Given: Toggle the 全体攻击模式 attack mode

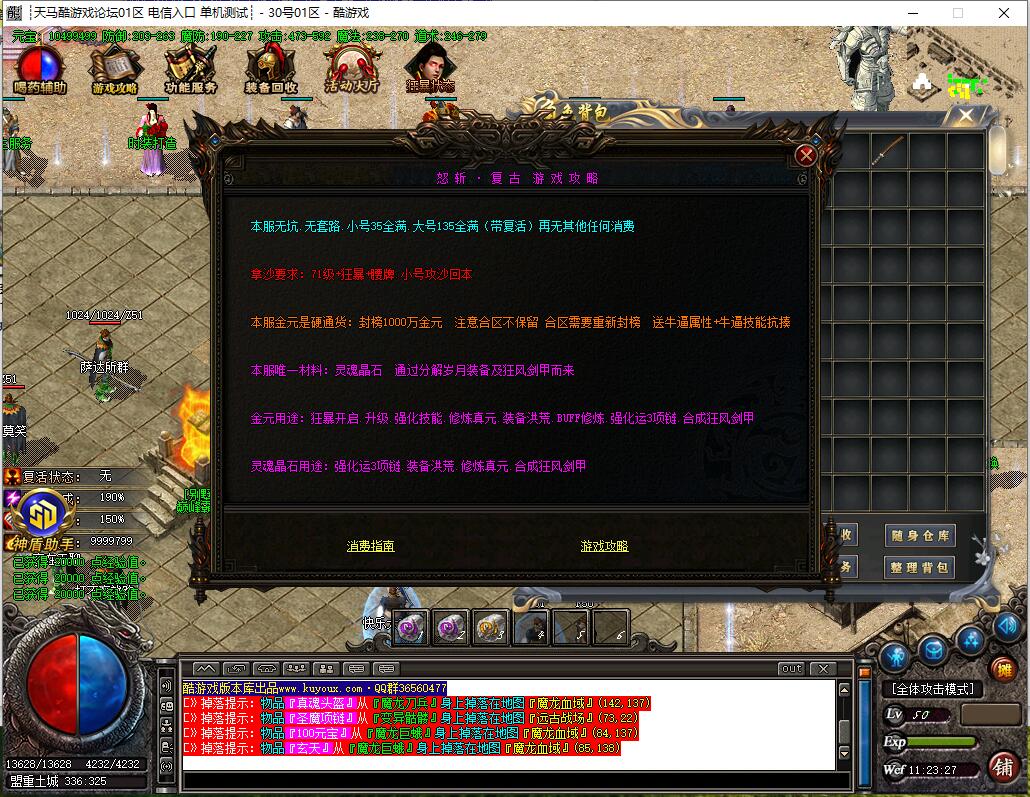Looking at the screenshot, I should pyautogui.click(x=932, y=689).
